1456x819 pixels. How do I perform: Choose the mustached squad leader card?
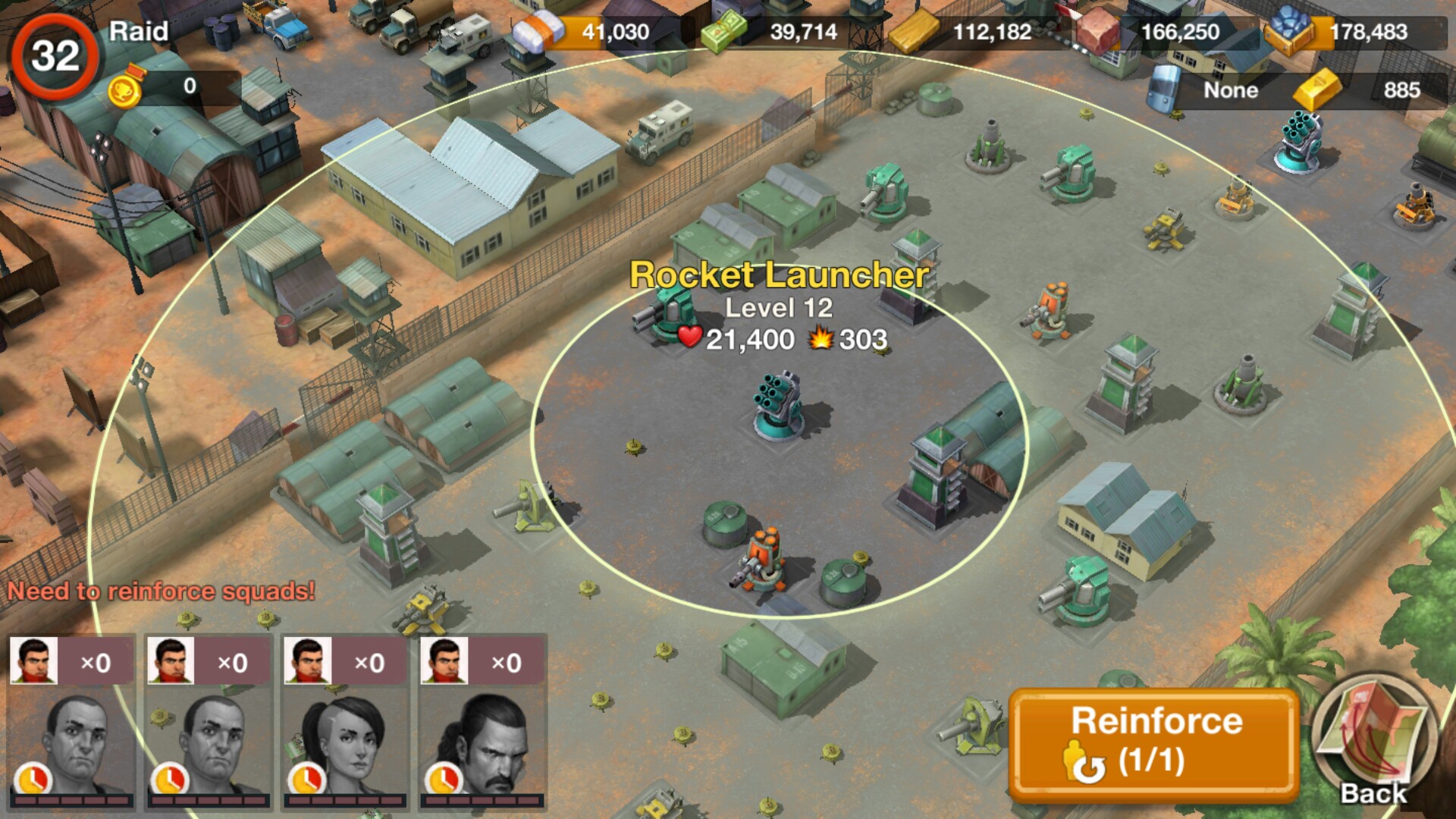point(482,723)
